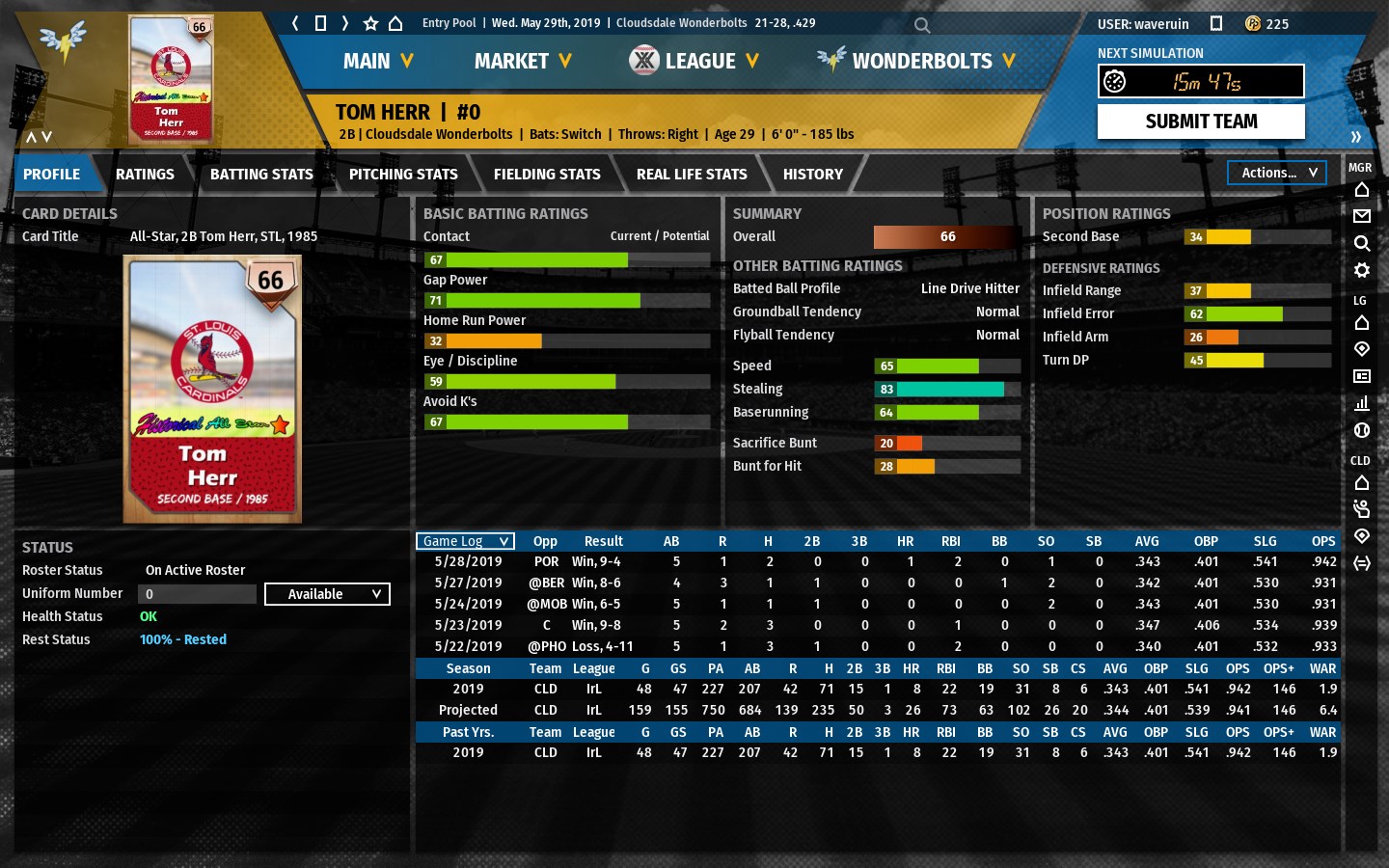Go back with the left arrow
The image size is (1389, 868).
coord(296,23)
